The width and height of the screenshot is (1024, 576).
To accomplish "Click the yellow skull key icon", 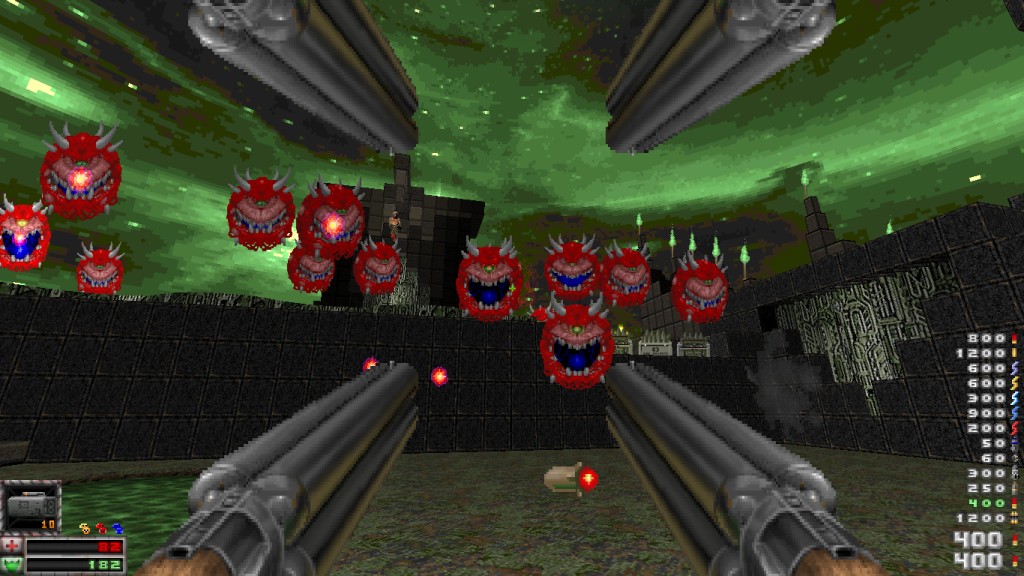I will 85,527.
